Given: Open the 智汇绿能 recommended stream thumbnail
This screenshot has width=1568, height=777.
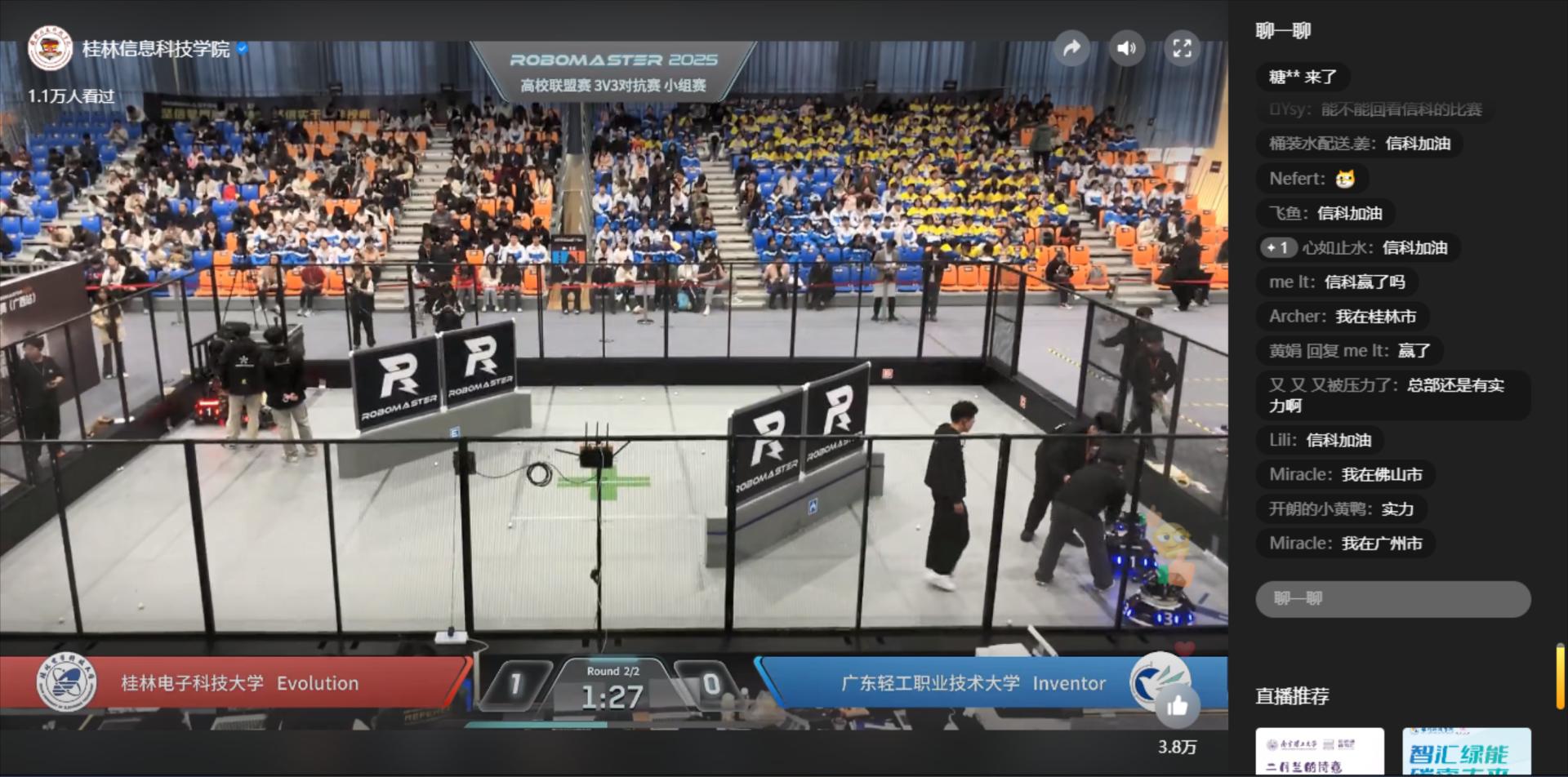Looking at the screenshot, I should tap(1466, 752).
